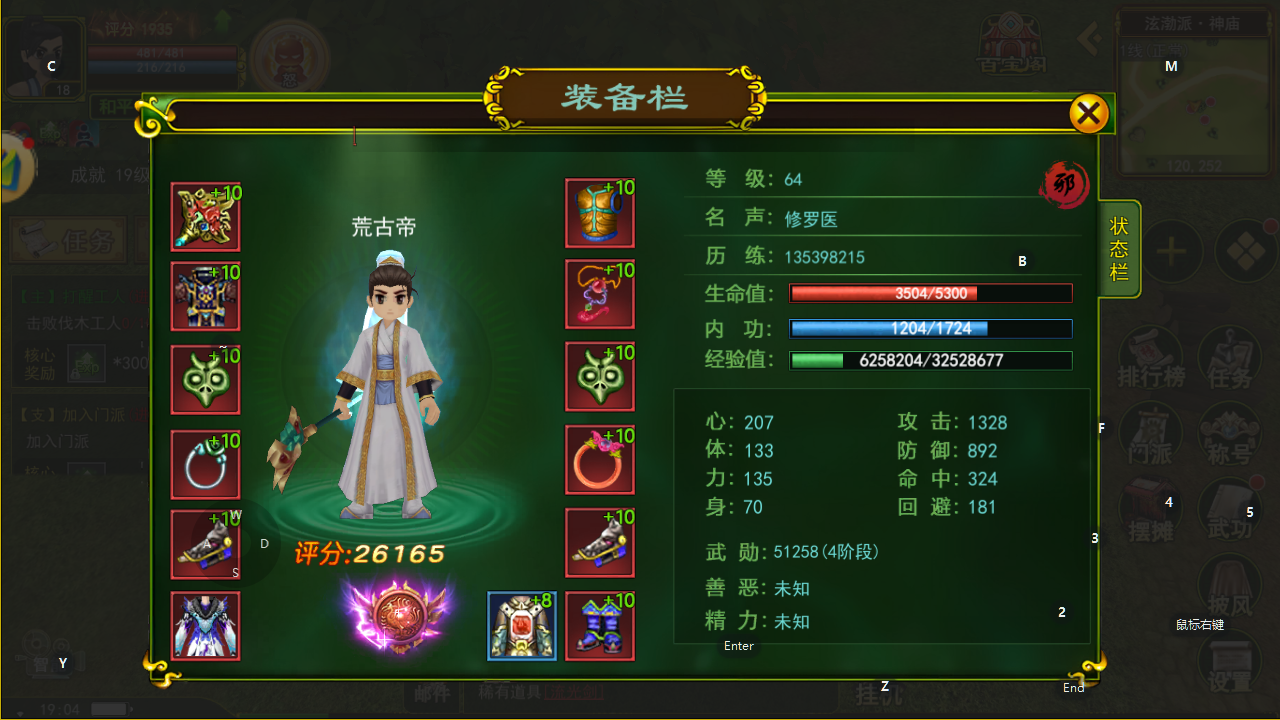Open the 称号 titles panel
1280x720 pixels.
[1228, 432]
